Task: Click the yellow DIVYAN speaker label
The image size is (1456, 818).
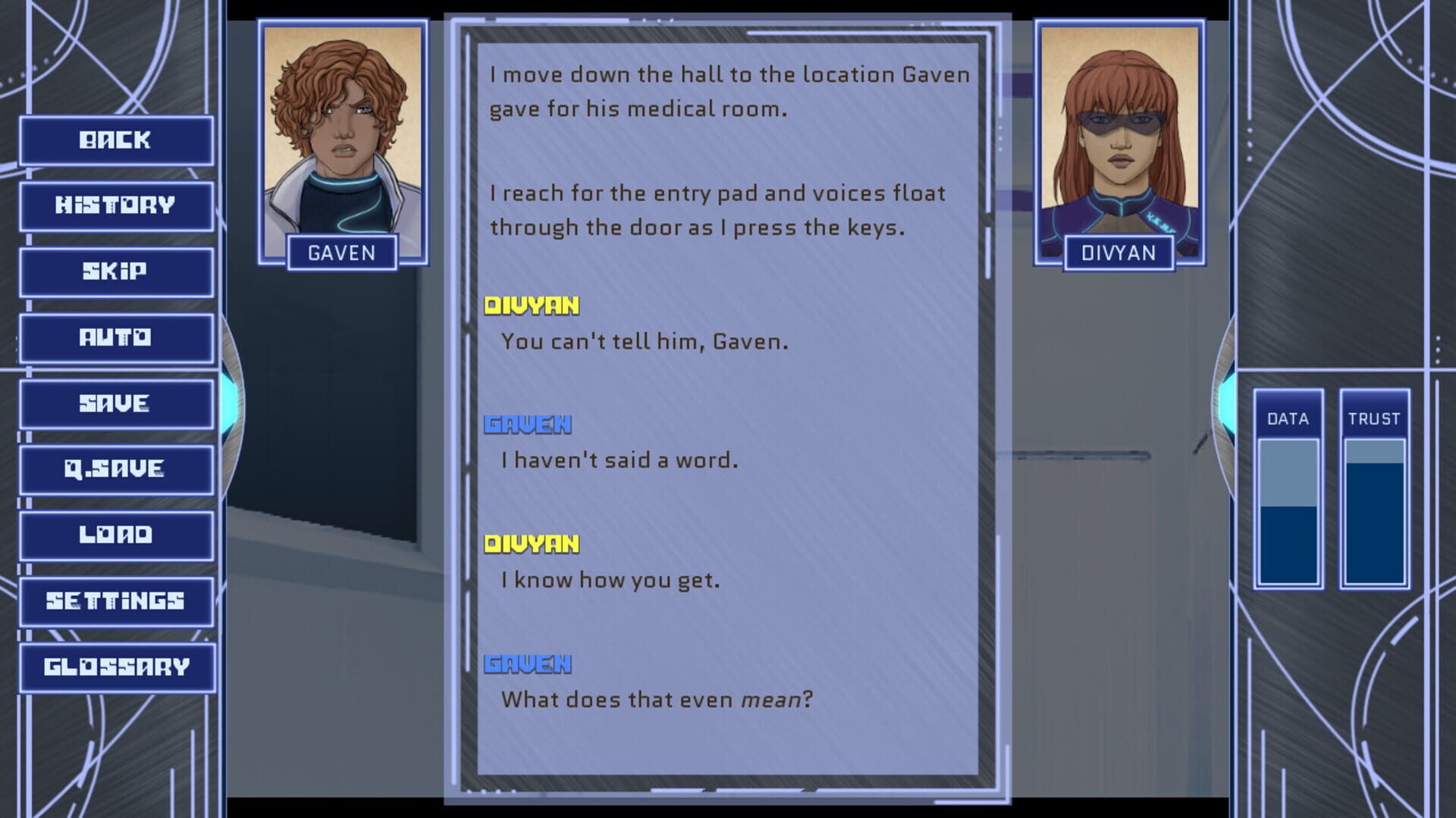Action: [533, 305]
